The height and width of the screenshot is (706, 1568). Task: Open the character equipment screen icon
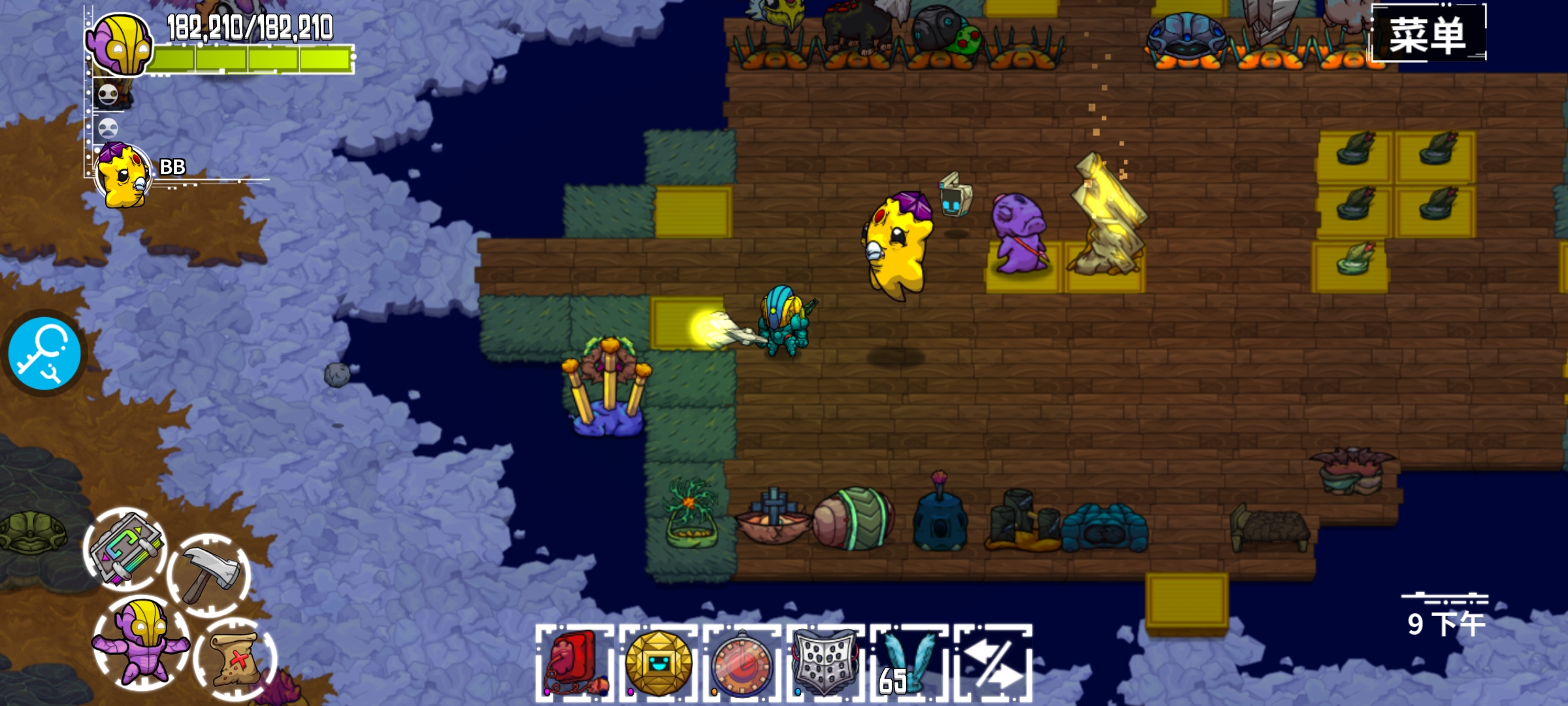pyautogui.click(x=142, y=643)
